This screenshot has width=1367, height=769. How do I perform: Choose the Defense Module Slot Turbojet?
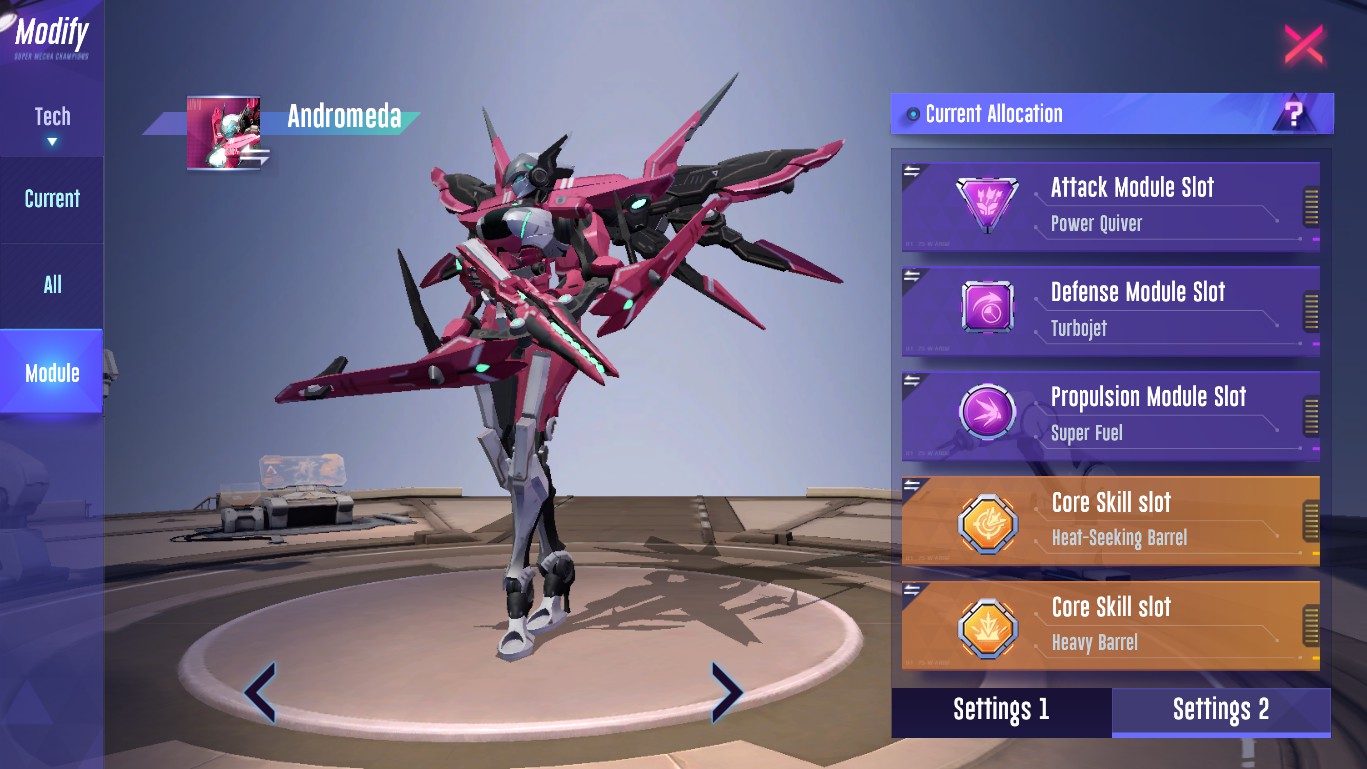[1110, 310]
